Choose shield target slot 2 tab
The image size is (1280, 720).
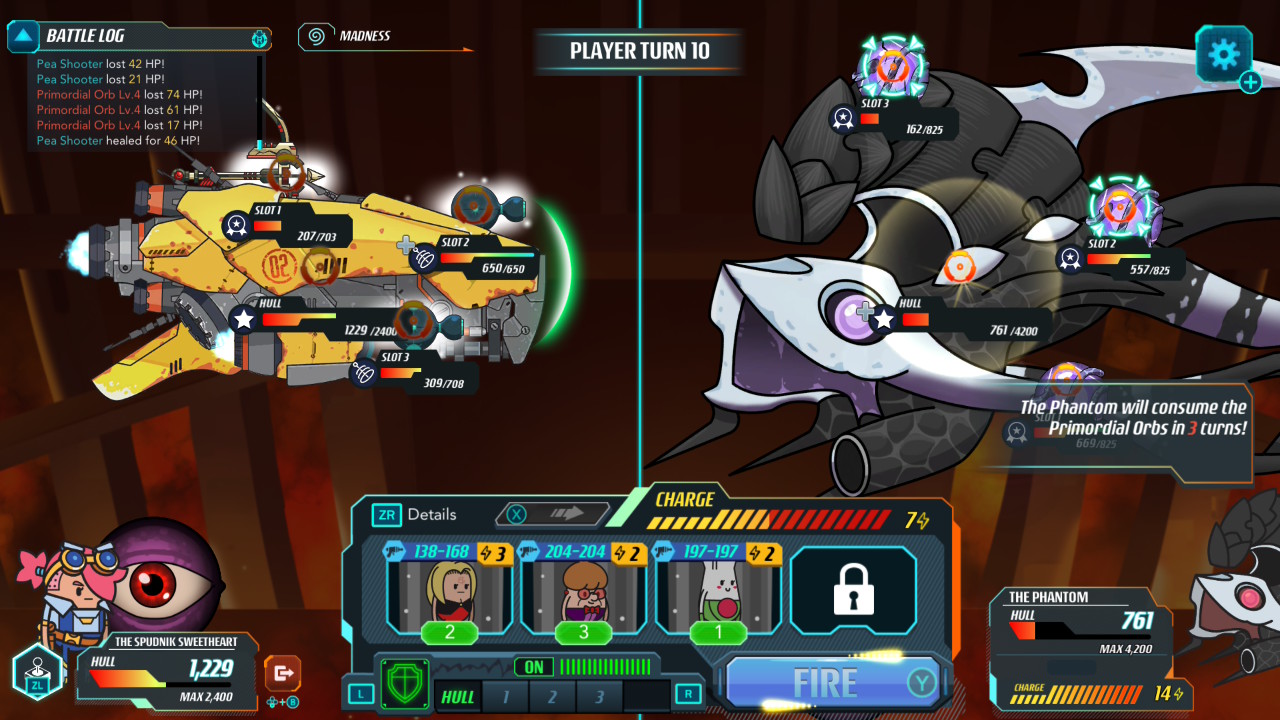click(x=552, y=696)
